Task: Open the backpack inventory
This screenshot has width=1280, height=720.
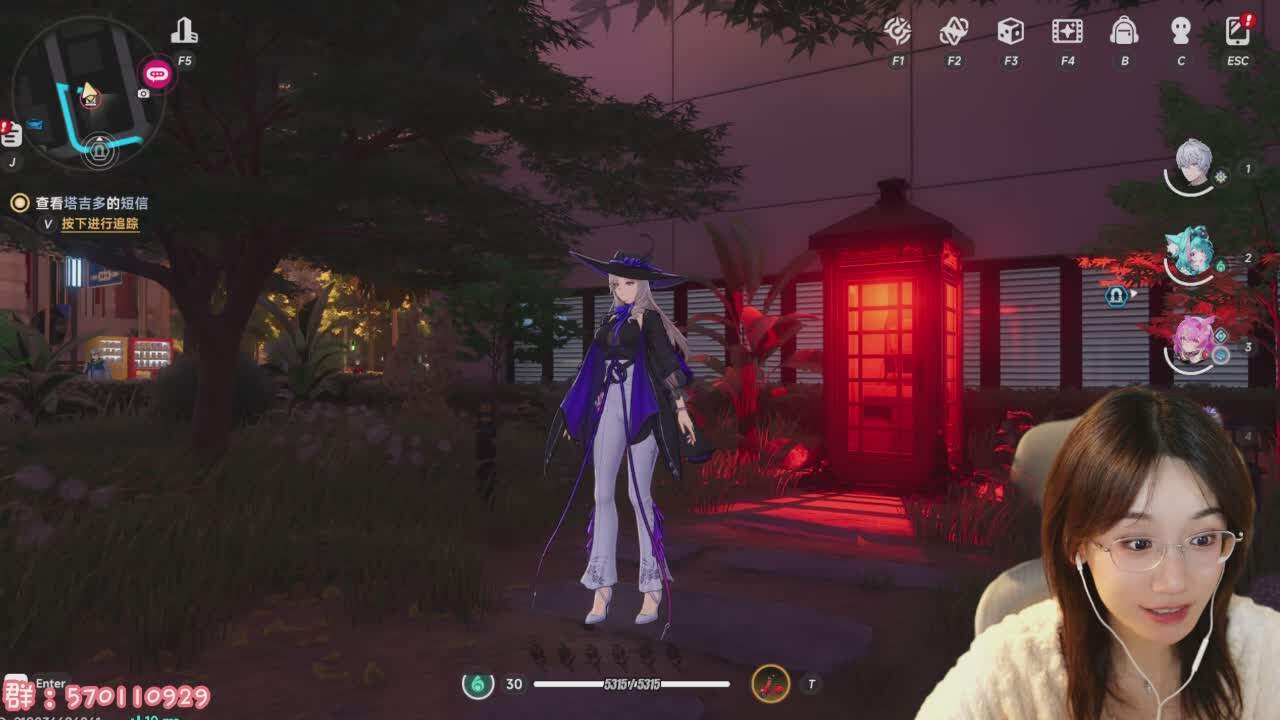Action: click(1124, 31)
